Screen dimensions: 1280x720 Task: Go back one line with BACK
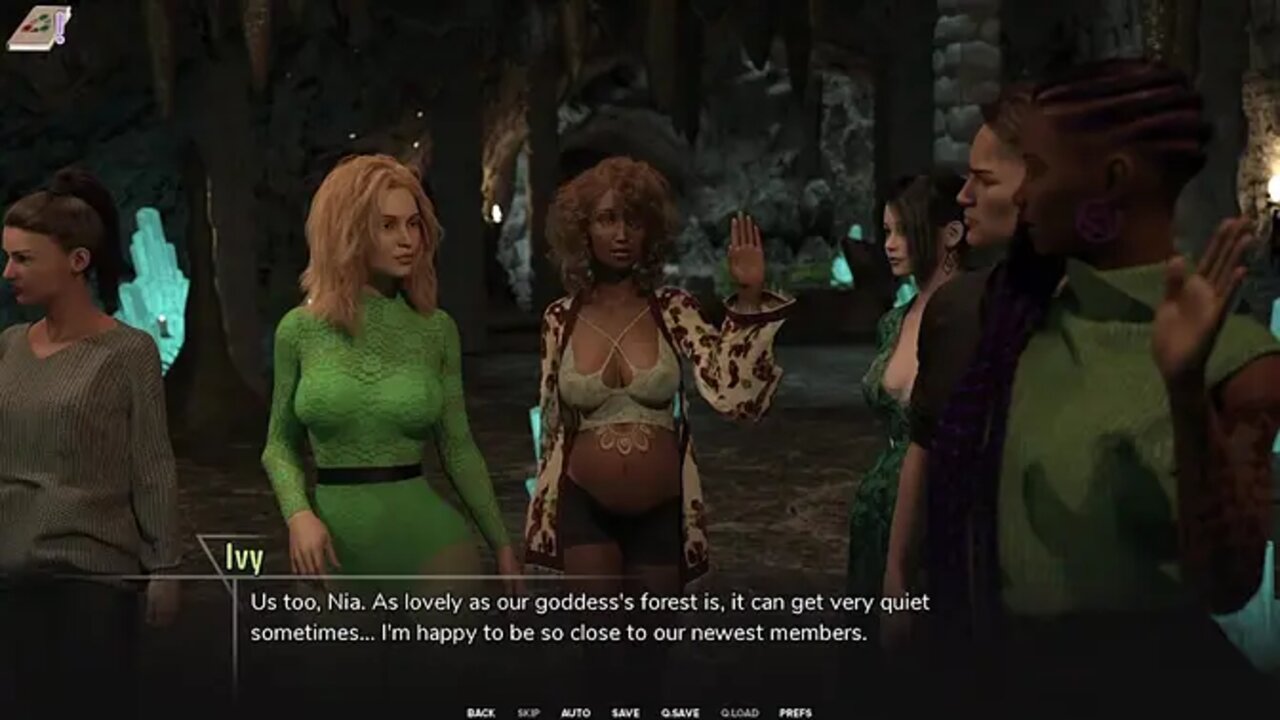coord(480,713)
